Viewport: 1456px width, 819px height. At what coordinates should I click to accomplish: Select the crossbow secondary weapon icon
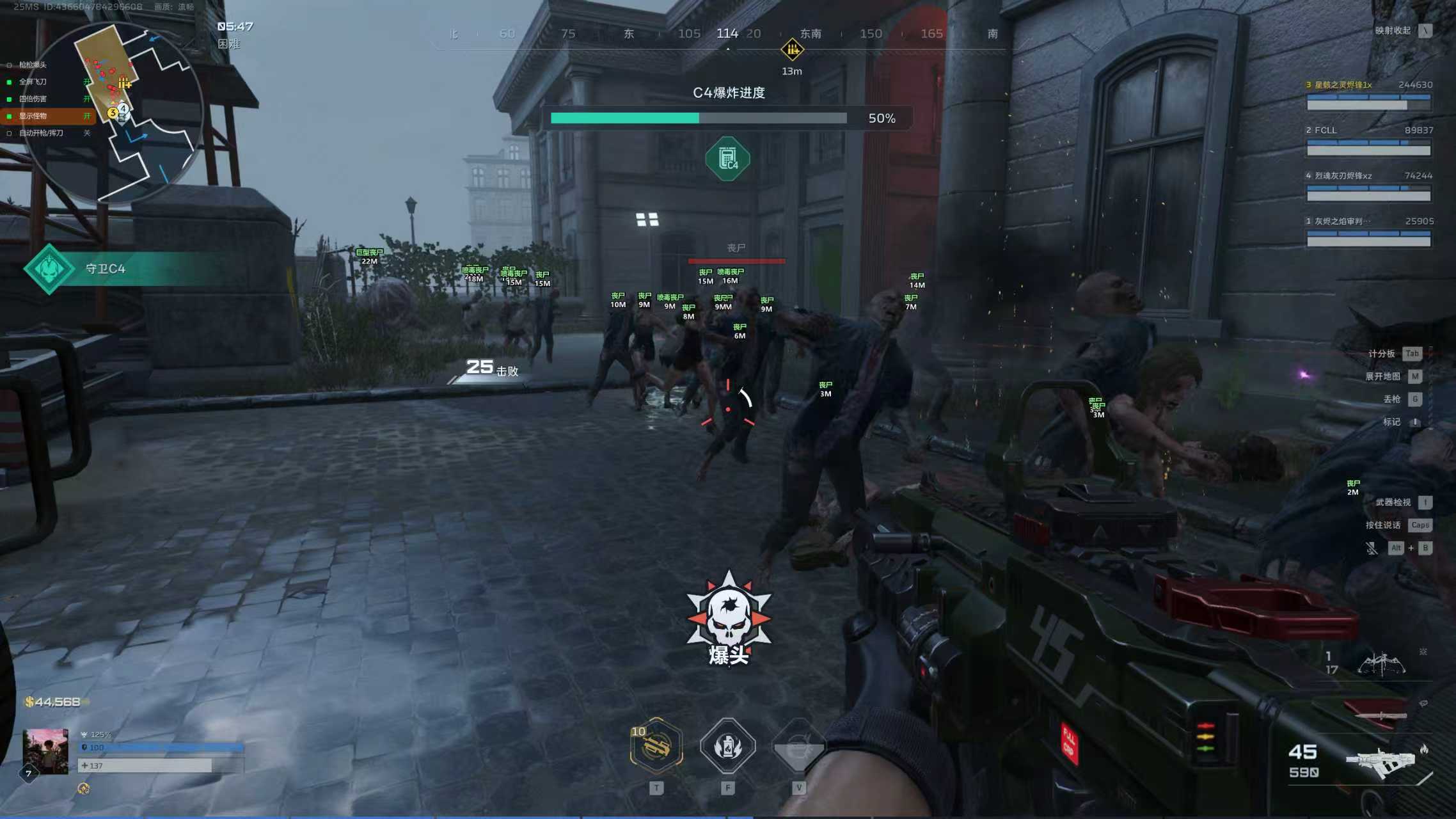click(x=1381, y=664)
